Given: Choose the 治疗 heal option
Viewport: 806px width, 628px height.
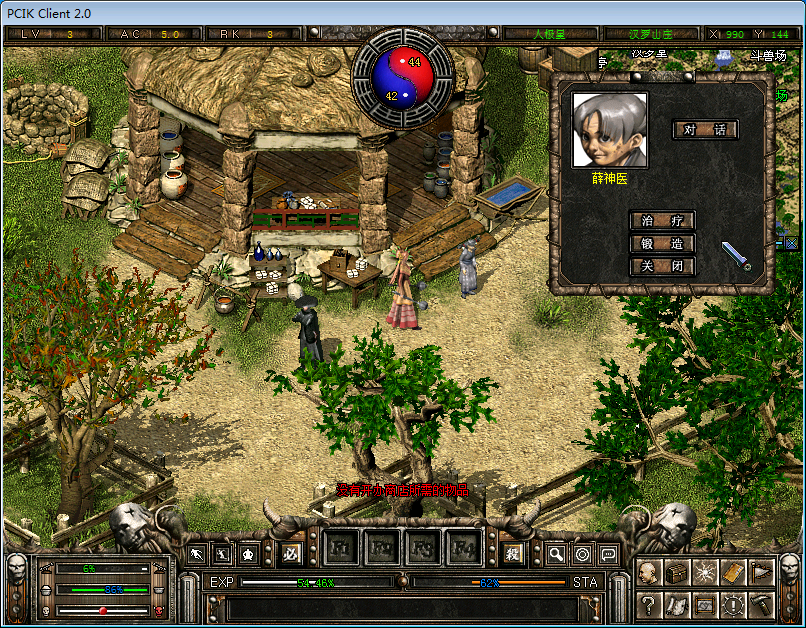Looking at the screenshot, I should [662, 220].
